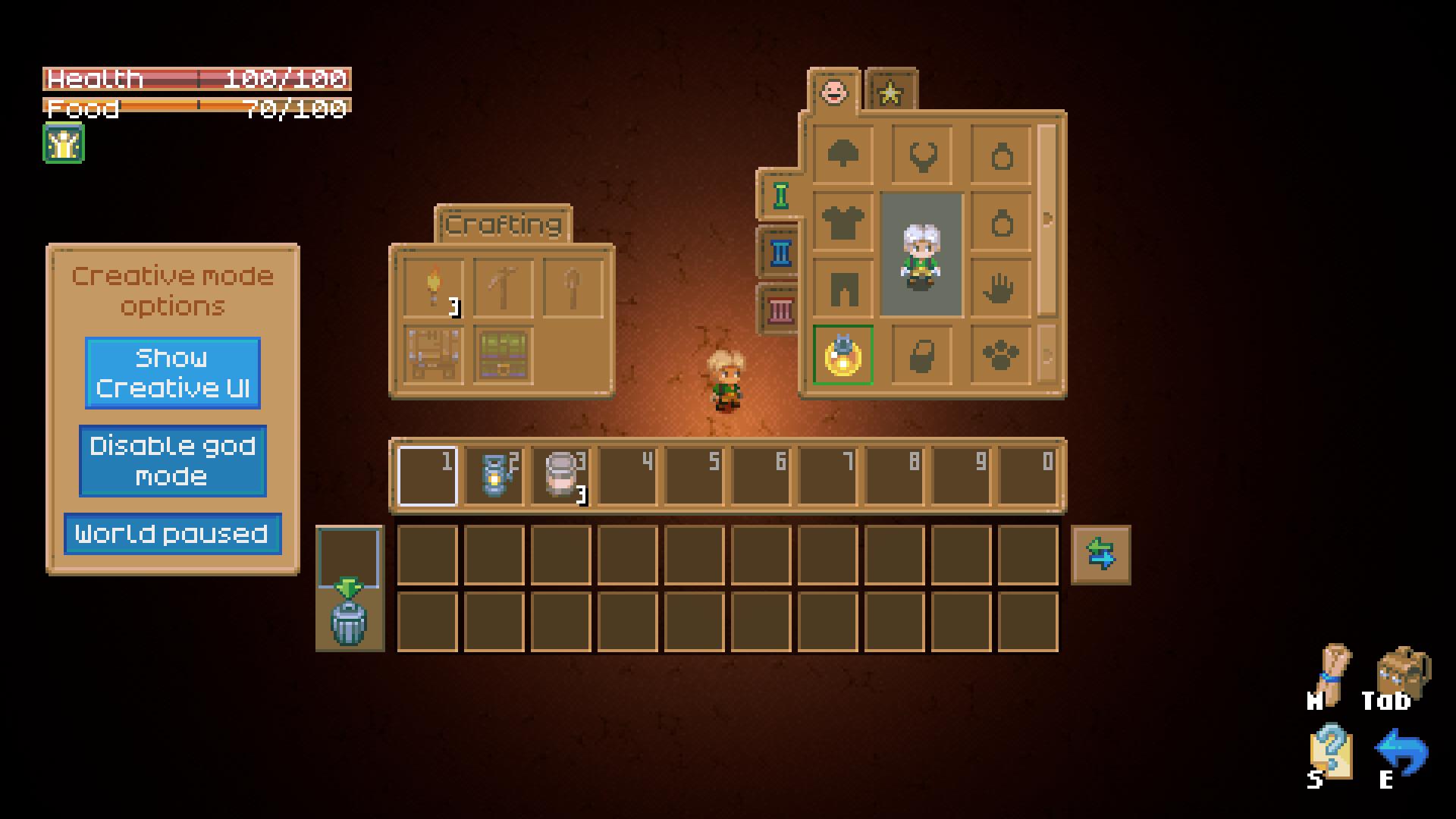Select the pet paw equipment slot
Screen dimensions: 1456x819
coord(1000,355)
